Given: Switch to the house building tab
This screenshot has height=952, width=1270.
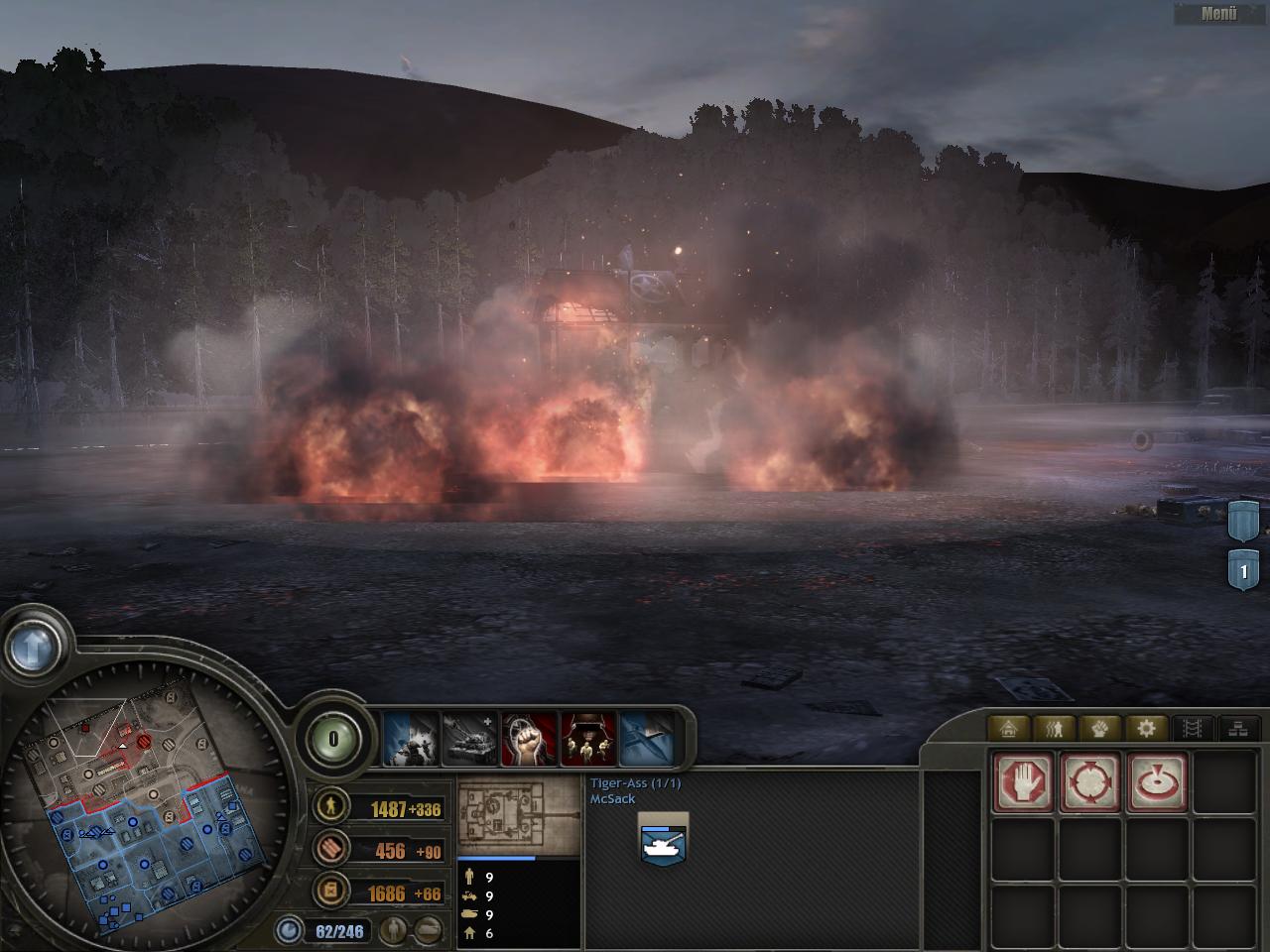Looking at the screenshot, I should tap(1009, 729).
